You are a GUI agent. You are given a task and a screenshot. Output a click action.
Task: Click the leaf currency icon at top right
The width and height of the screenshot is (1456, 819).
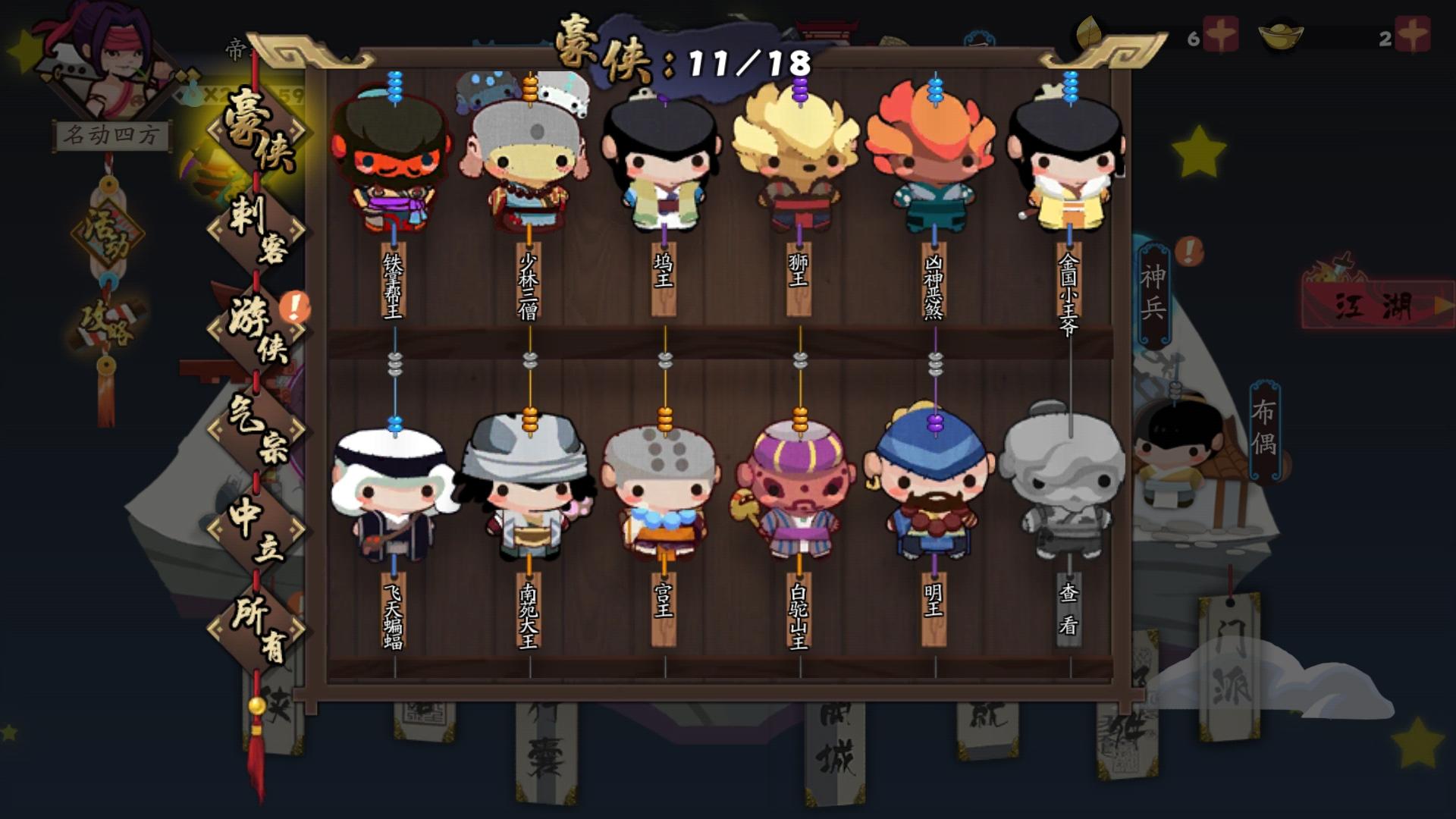coord(1090,32)
